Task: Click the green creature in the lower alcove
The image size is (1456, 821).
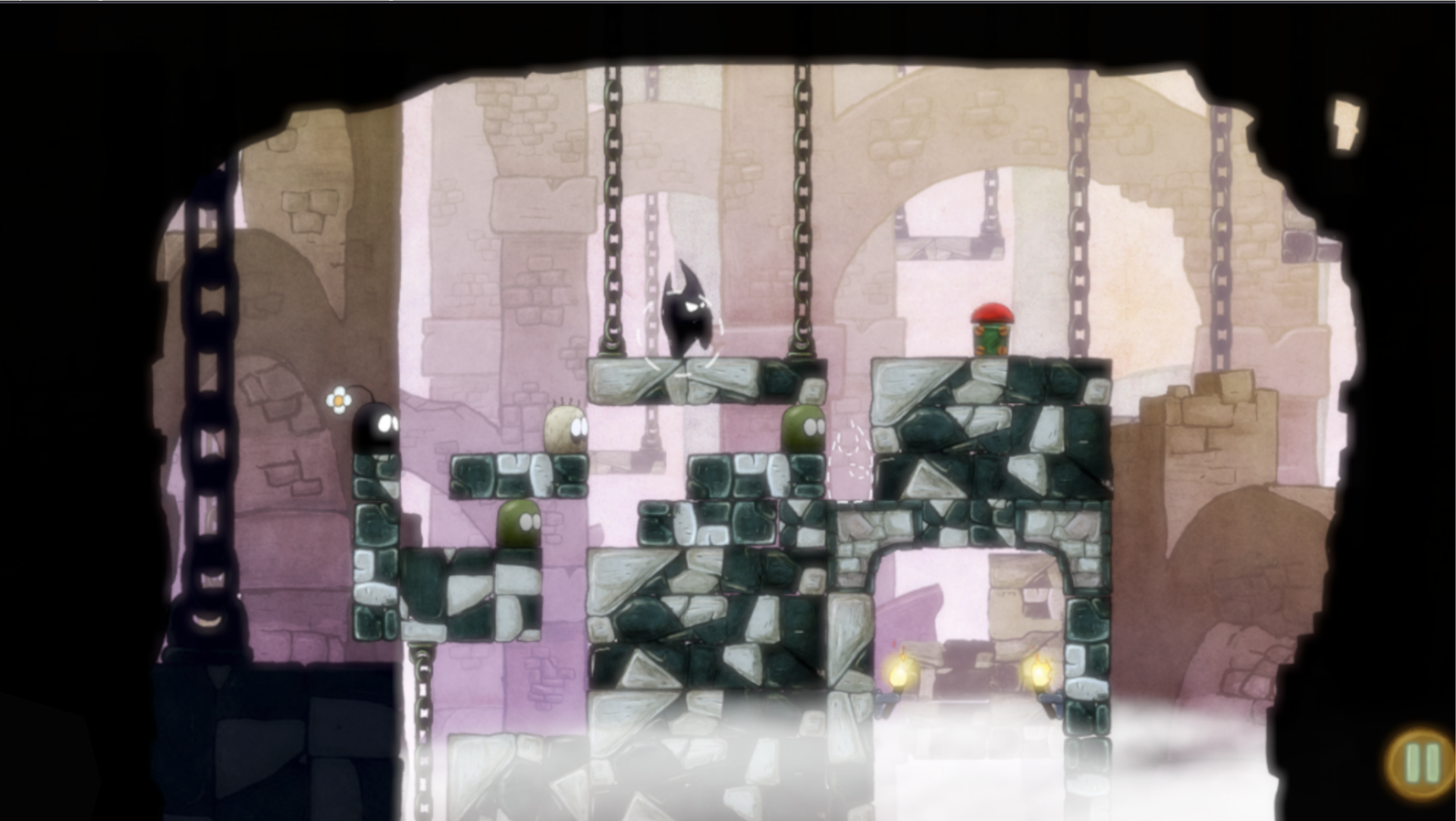Action: point(517,524)
